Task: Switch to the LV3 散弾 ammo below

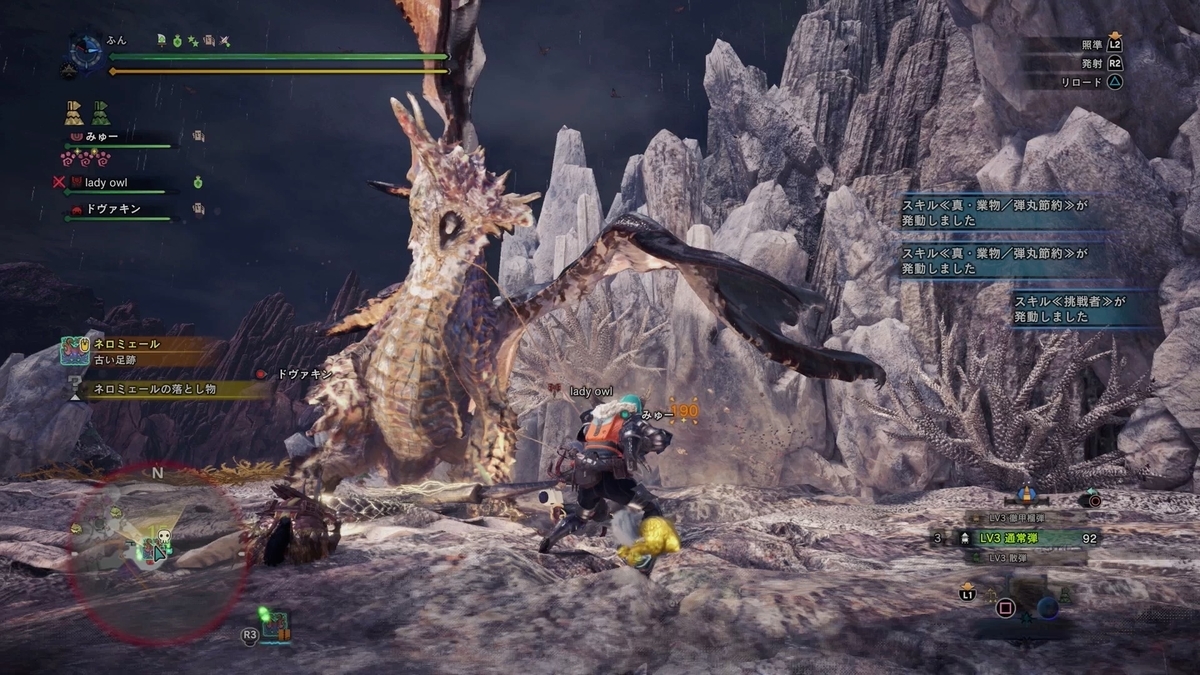Action: click(x=1000, y=558)
